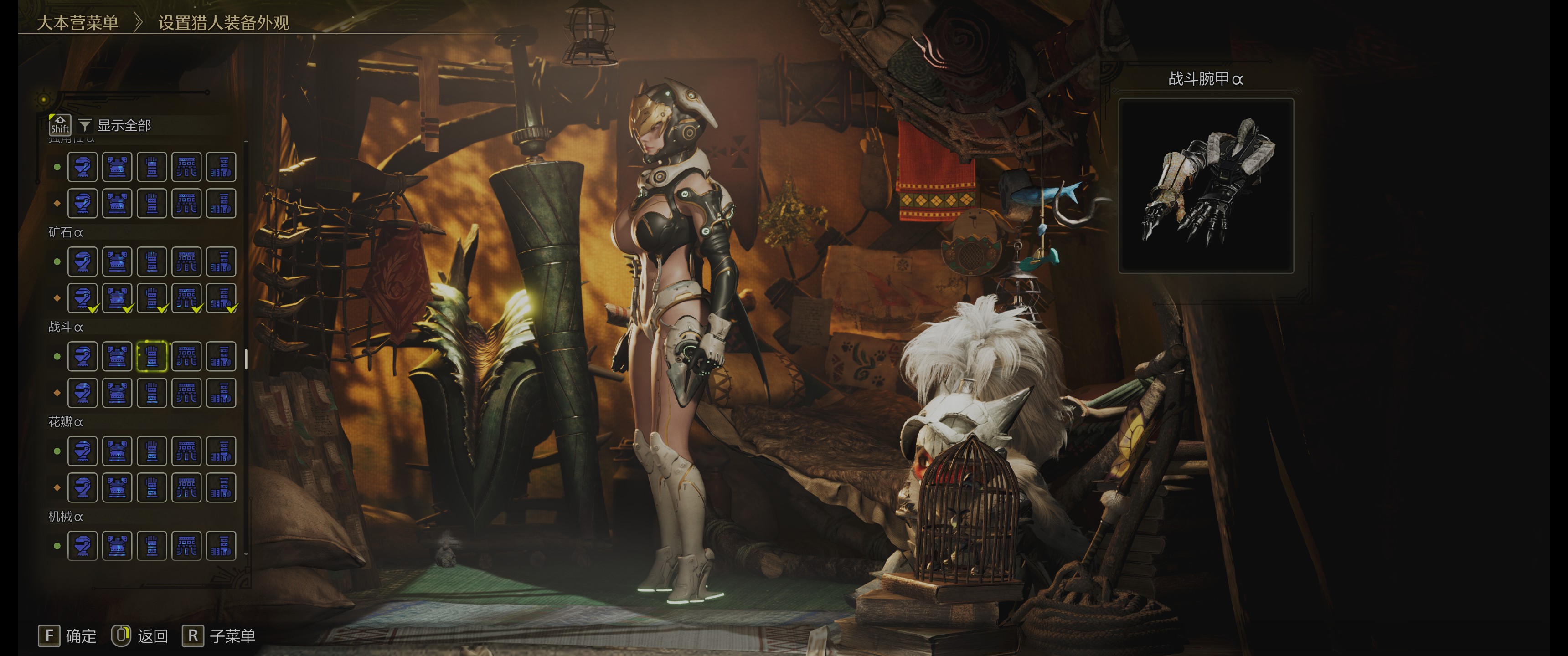Screen dimensions: 1568x656
Task: Pick 战斗α waist armor in green-circle row
Action: click(186, 357)
